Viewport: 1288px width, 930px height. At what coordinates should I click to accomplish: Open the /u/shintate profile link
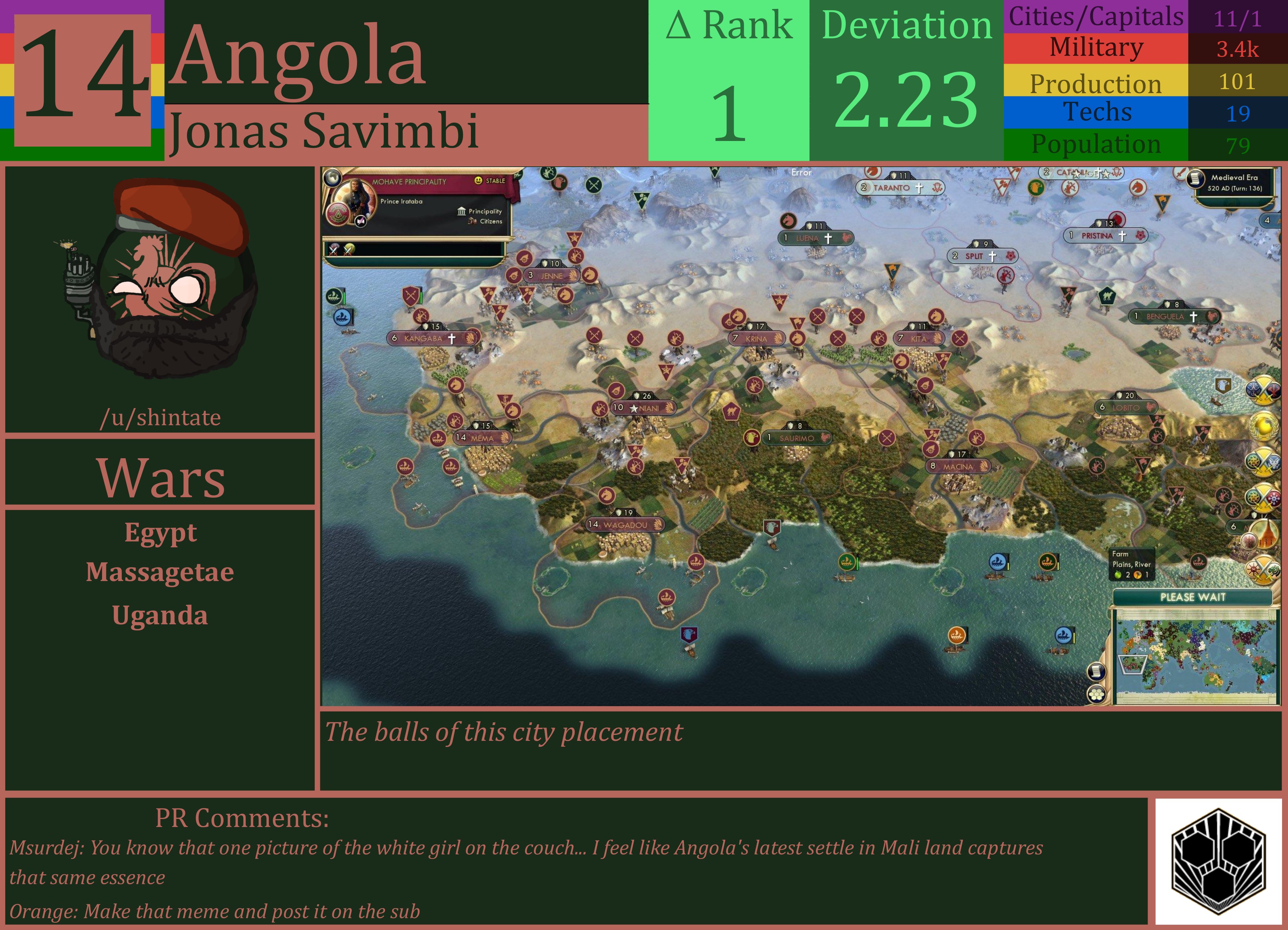161,417
